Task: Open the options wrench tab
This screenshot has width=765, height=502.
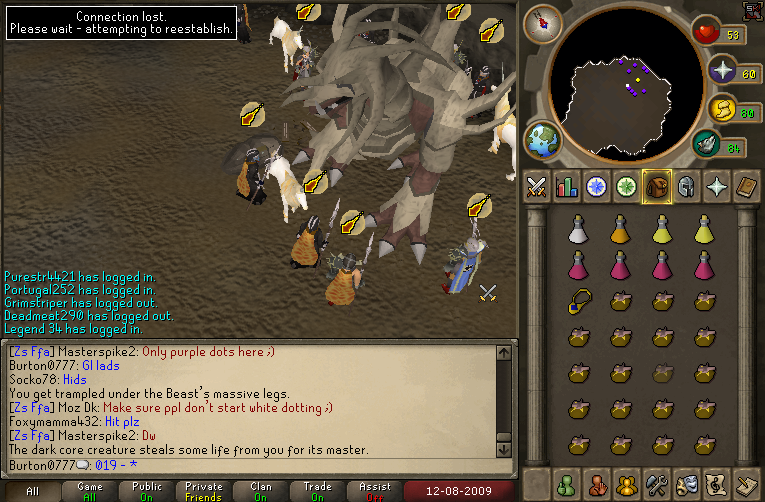Action: (x=657, y=484)
